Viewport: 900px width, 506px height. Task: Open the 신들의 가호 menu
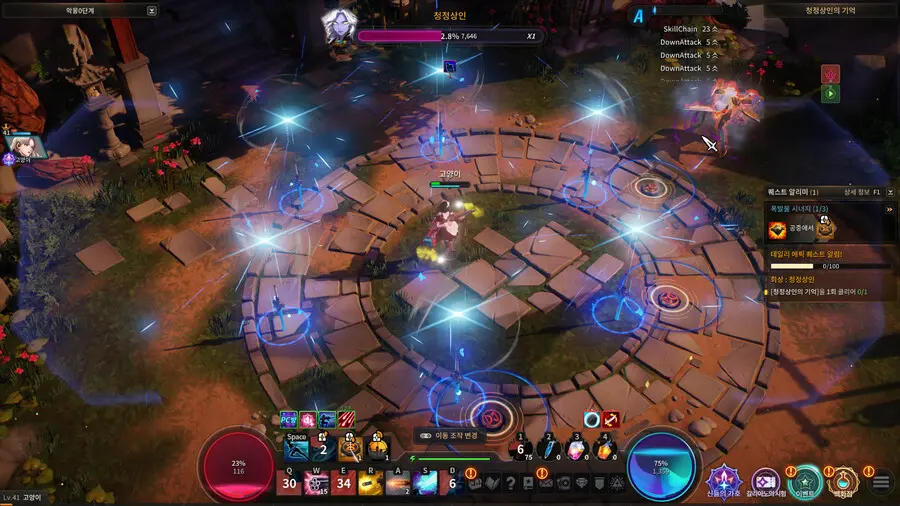725,481
